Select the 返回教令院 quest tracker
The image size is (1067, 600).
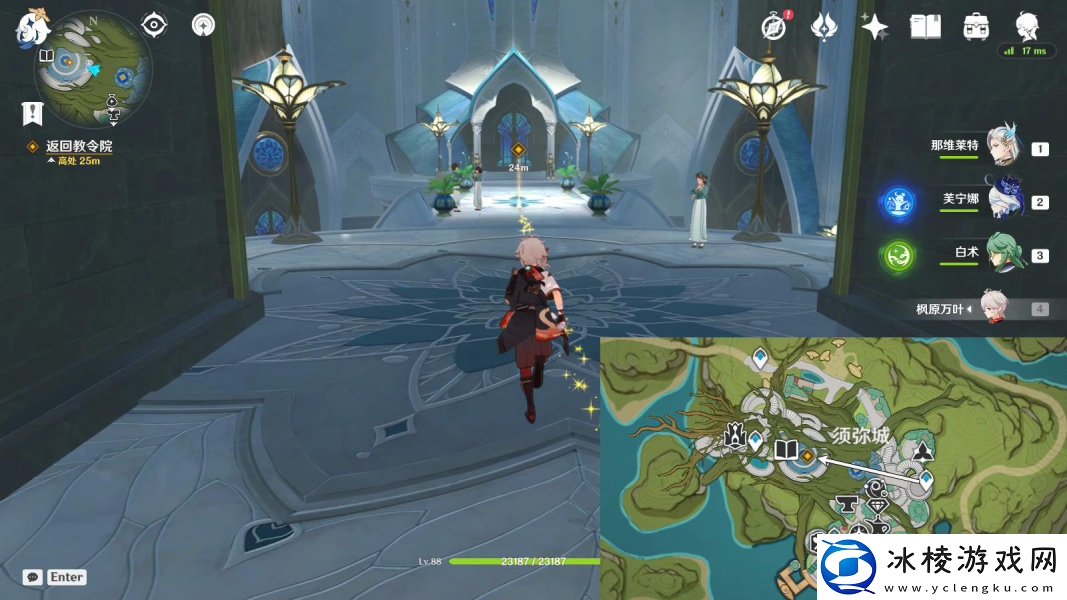[78, 147]
